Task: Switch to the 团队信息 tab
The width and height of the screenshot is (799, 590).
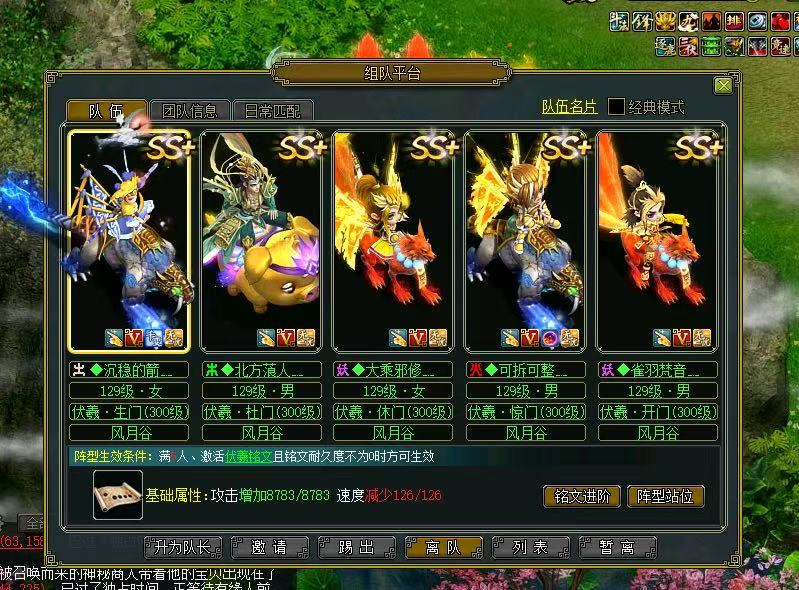Action: pos(190,110)
